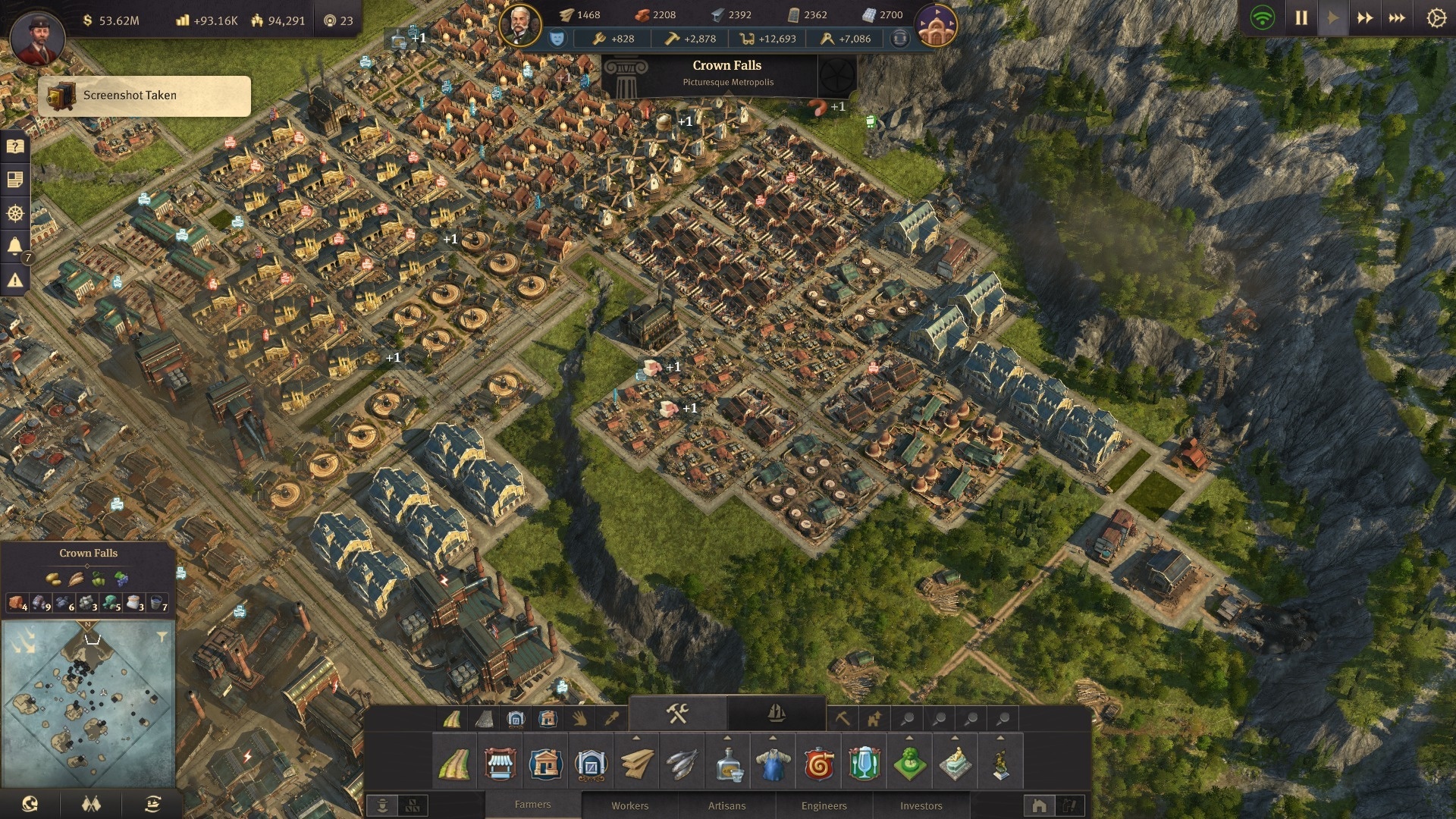Pause the game
This screenshot has width=1456, height=819.
click(x=1301, y=17)
